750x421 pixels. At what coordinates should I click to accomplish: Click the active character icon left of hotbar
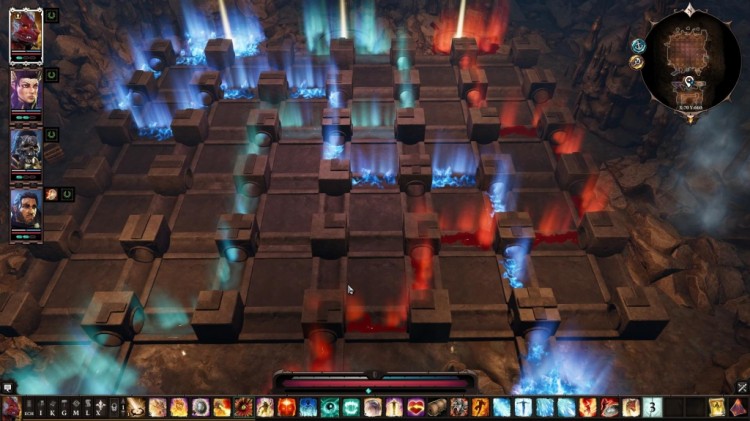coord(10,407)
